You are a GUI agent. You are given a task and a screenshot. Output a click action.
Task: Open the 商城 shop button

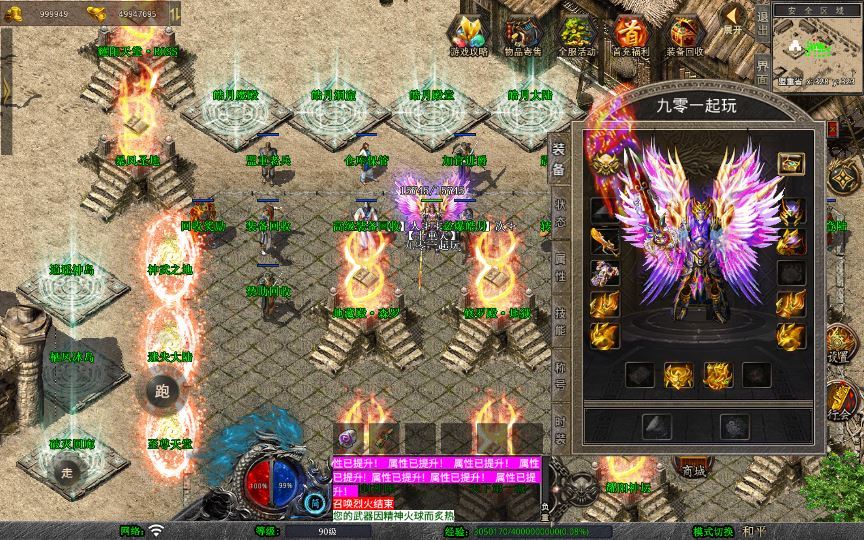pos(689,469)
